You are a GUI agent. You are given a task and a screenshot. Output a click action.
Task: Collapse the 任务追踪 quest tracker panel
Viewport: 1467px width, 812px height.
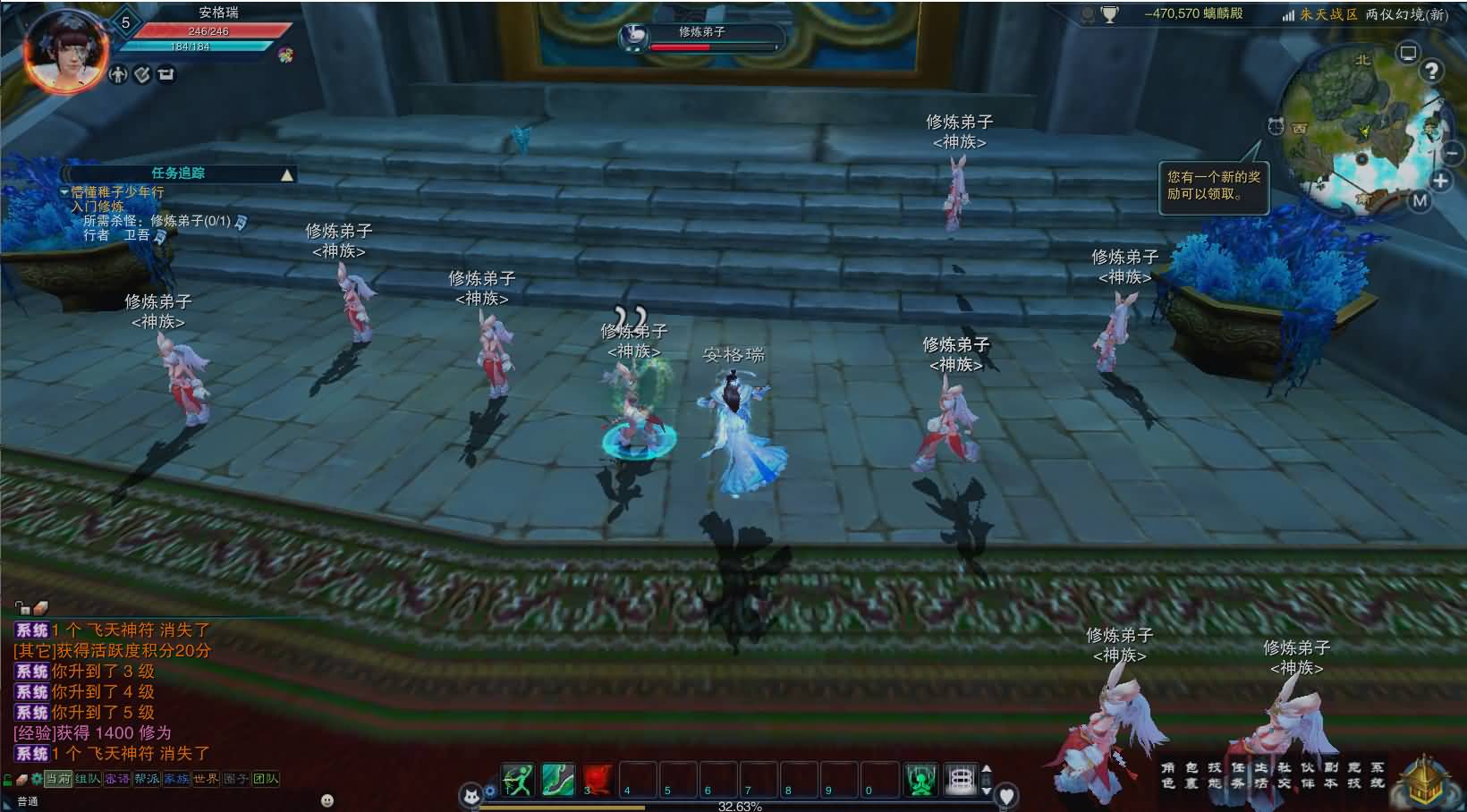[287, 174]
